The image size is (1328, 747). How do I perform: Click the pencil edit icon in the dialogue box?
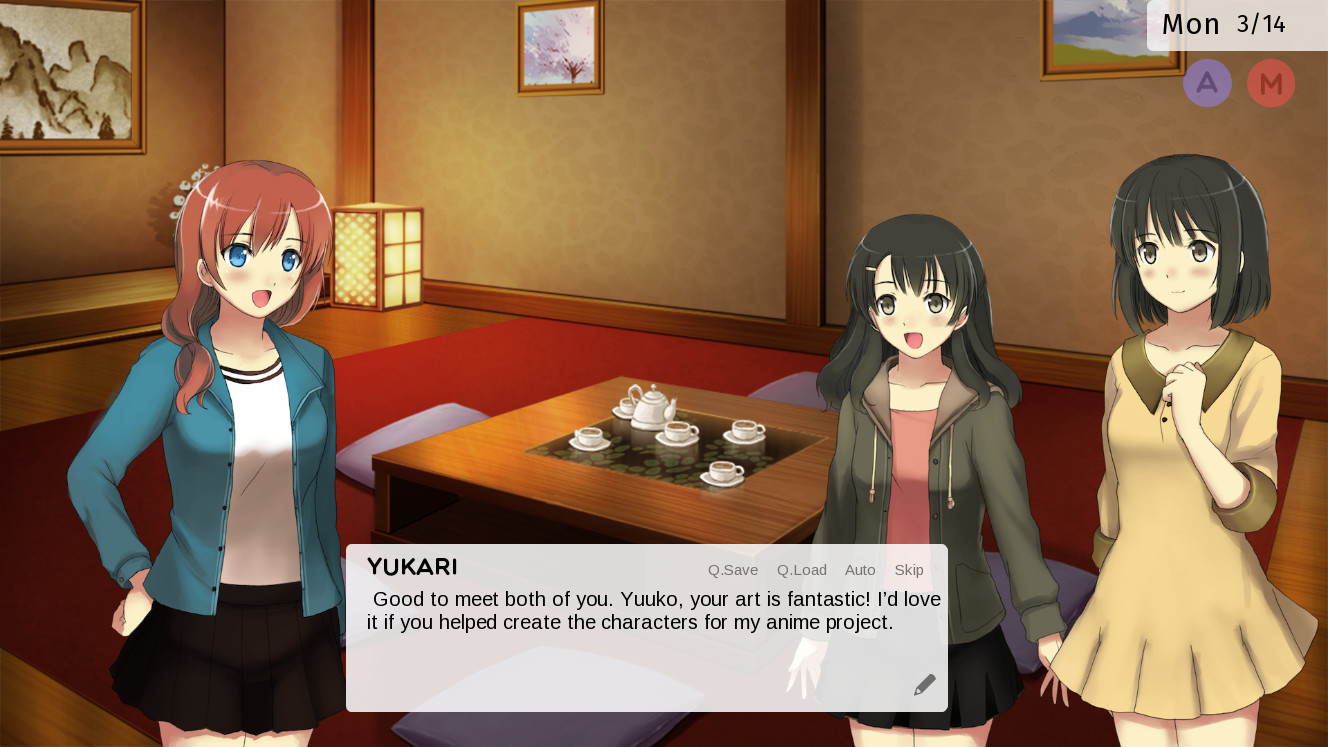point(924,683)
